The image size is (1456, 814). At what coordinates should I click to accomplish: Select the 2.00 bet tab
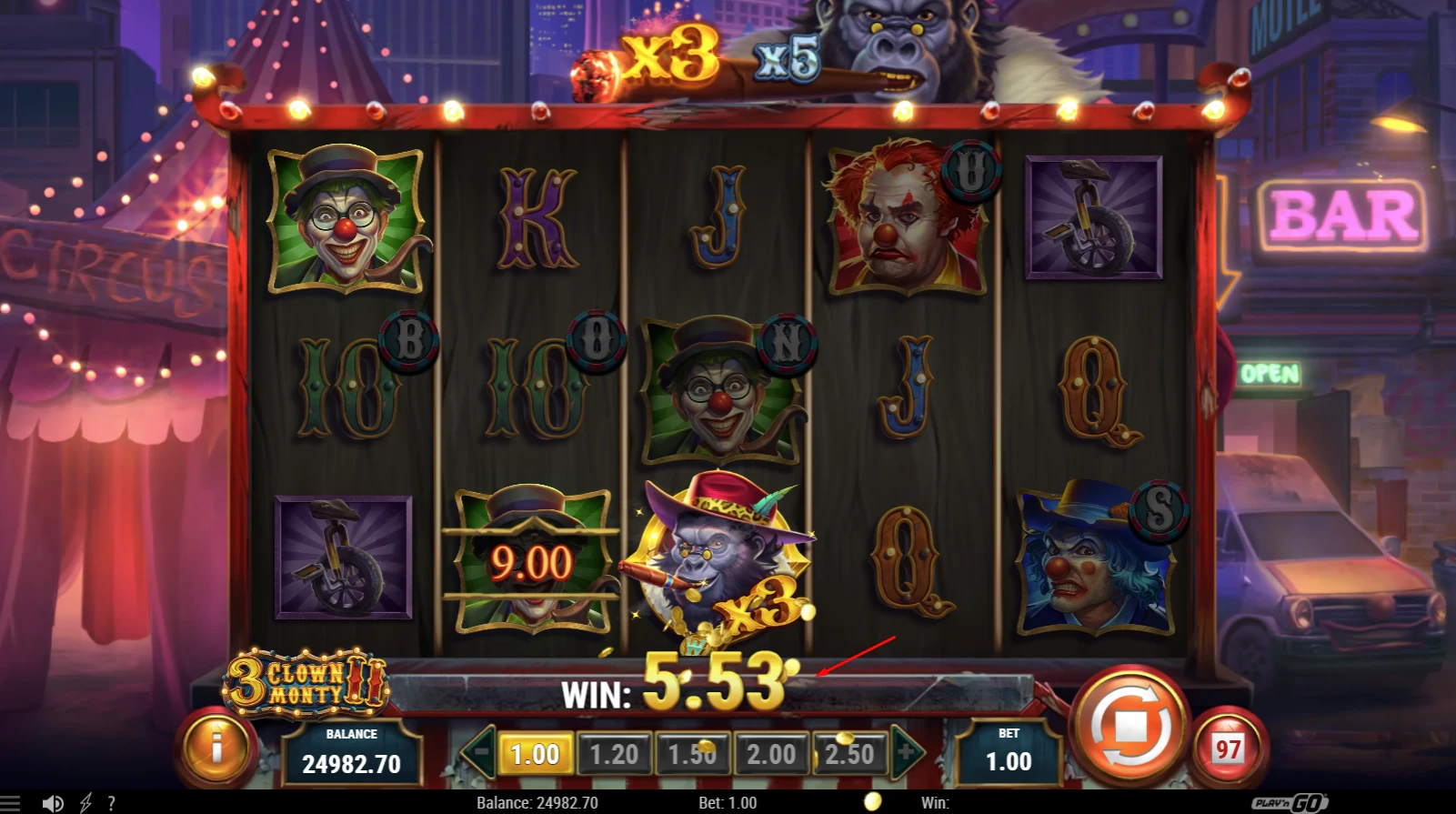pos(771,753)
